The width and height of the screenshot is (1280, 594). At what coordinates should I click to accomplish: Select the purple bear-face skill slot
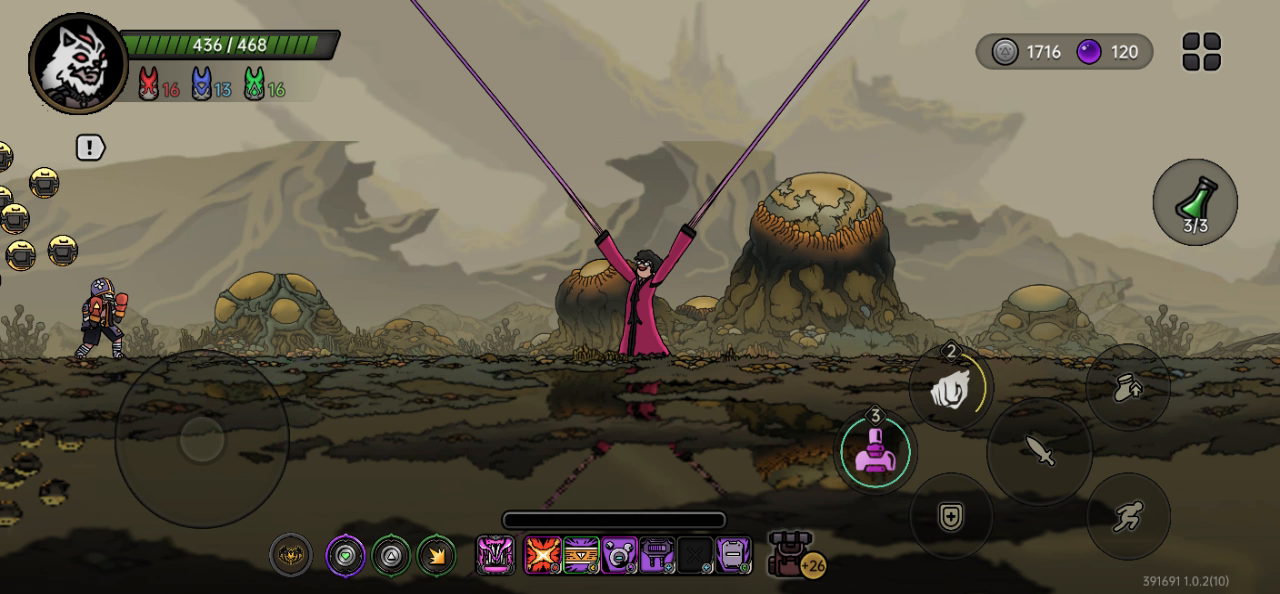619,554
